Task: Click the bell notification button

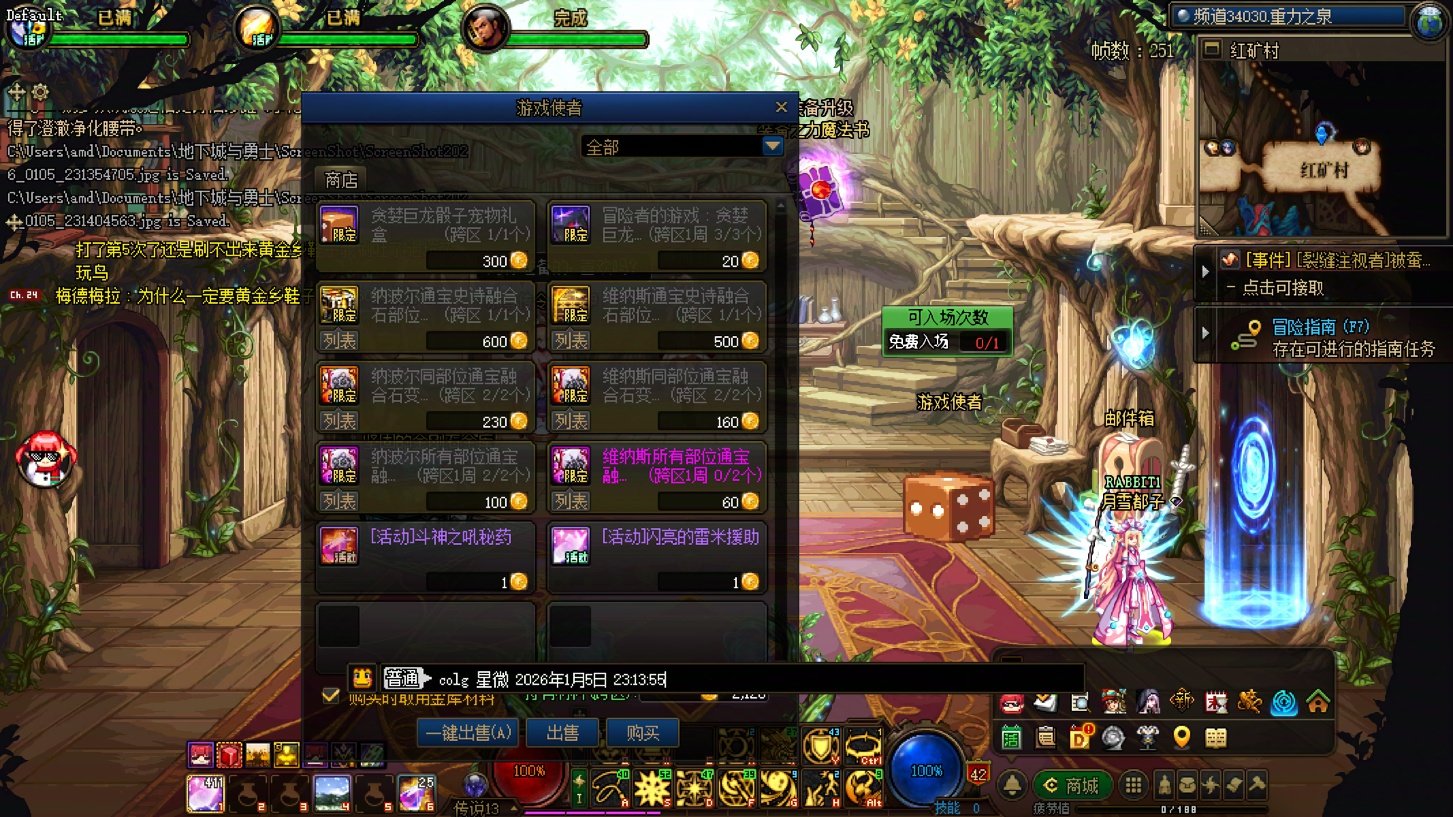Action: [1012, 785]
